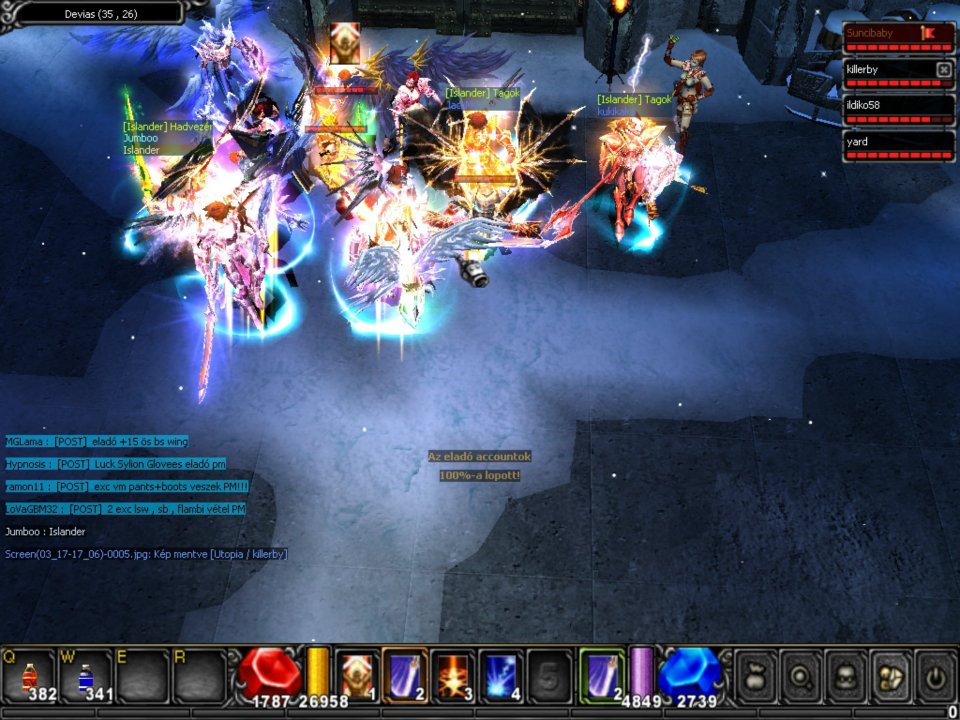Click MGLama's post in the chat log

click(97, 441)
